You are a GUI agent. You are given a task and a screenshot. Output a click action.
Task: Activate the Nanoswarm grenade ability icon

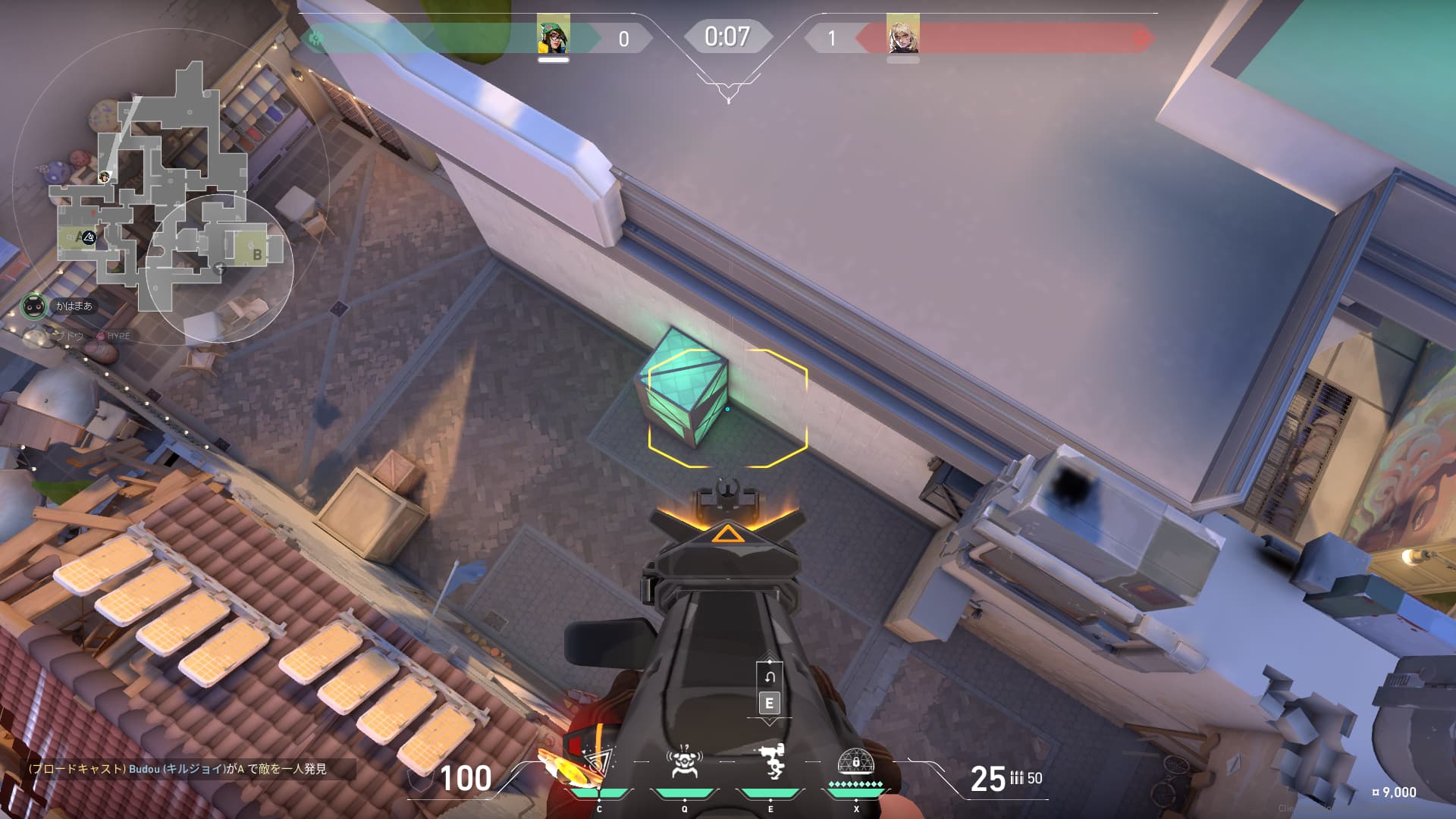click(599, 766)
